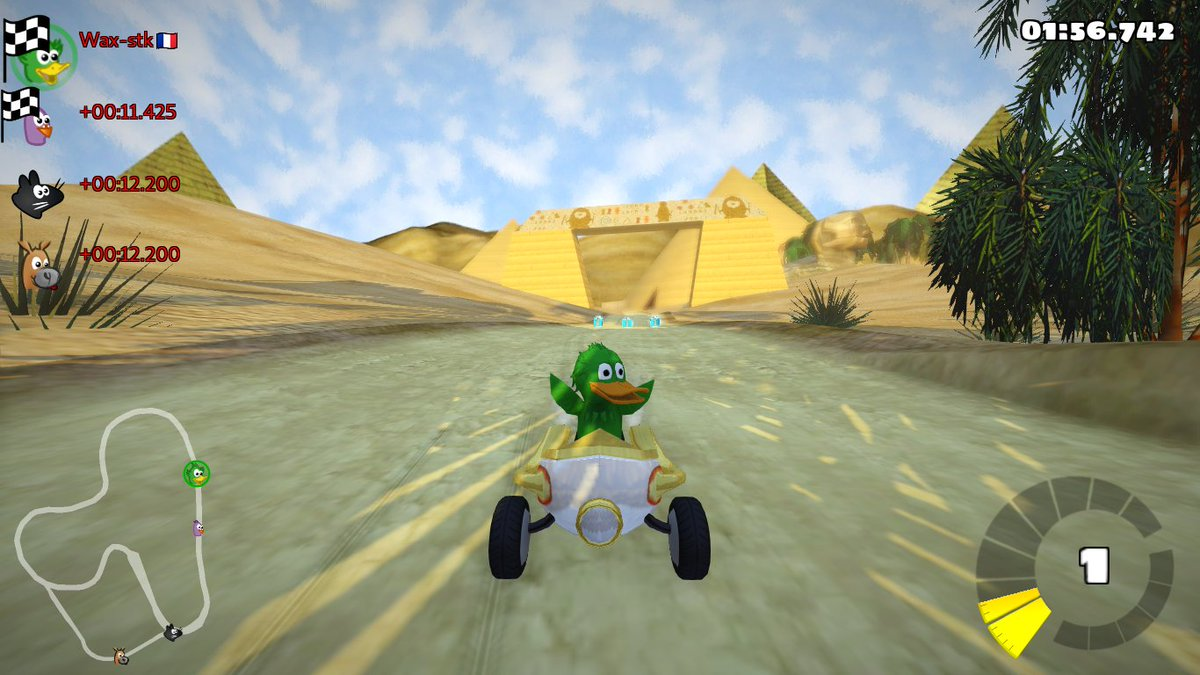This screenshot has width=1200, height=675.
Task: Select the green duck leader icon
Action: [47, 58]
